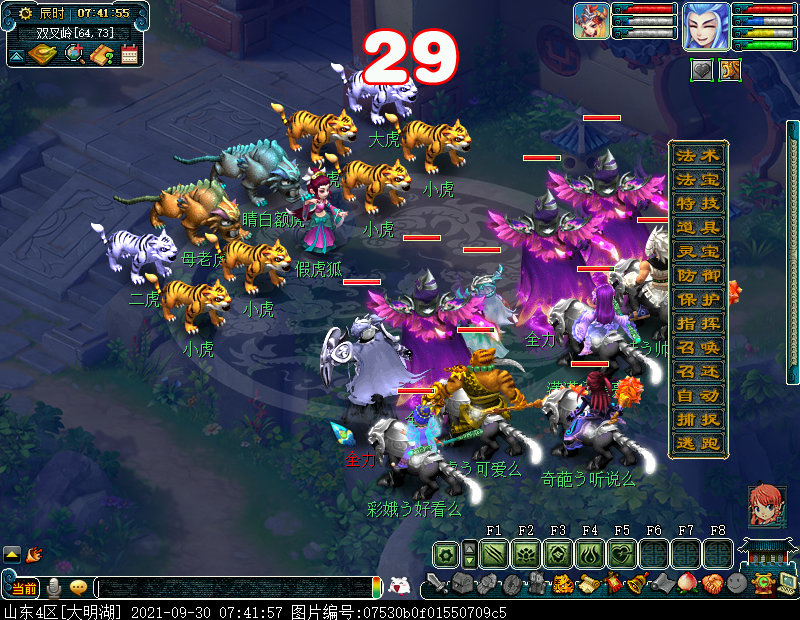The image size is (800, 620).
Task: Switch the 当前 chat channel button
Action: [x=24, y=588]
